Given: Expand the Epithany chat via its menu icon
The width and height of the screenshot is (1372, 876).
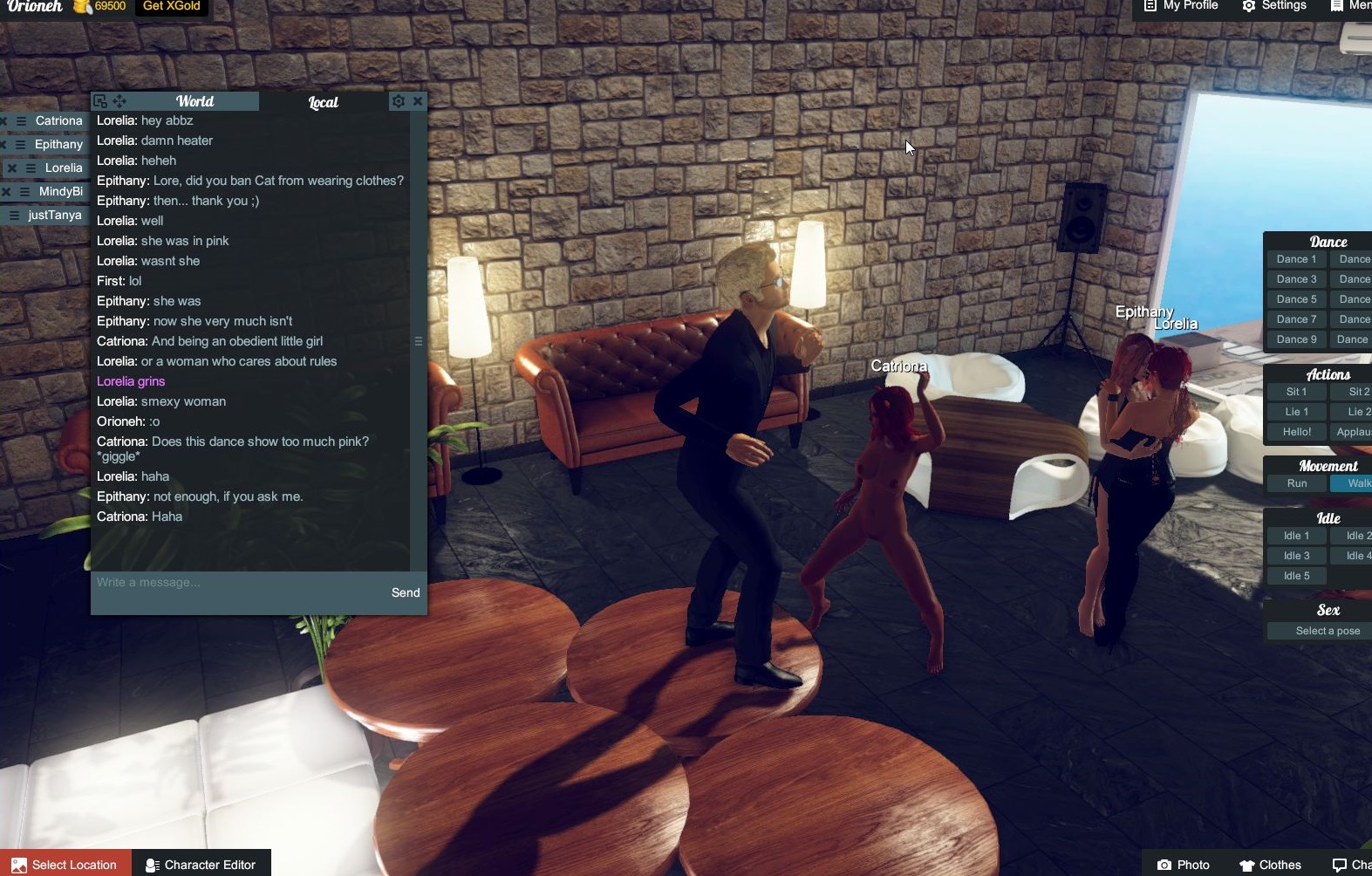Looking at the screenshot, I should pyautogui.click(x=19, y=144).
